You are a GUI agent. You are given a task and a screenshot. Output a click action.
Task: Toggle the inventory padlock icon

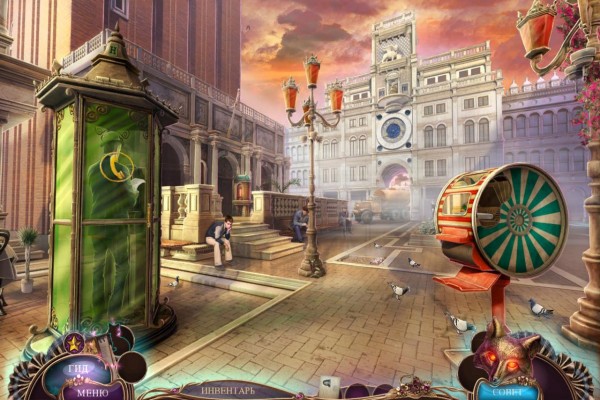tap(327, 385)
